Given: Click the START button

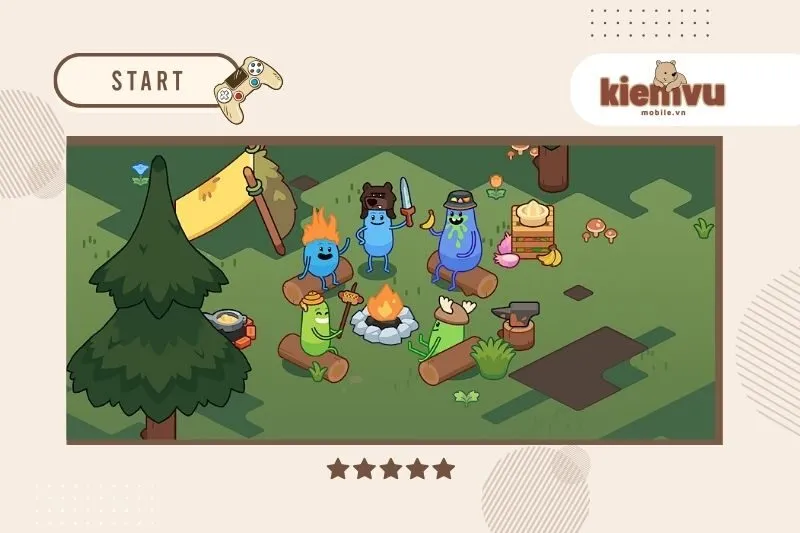Looking at the screenshot, I should point(147,81).
